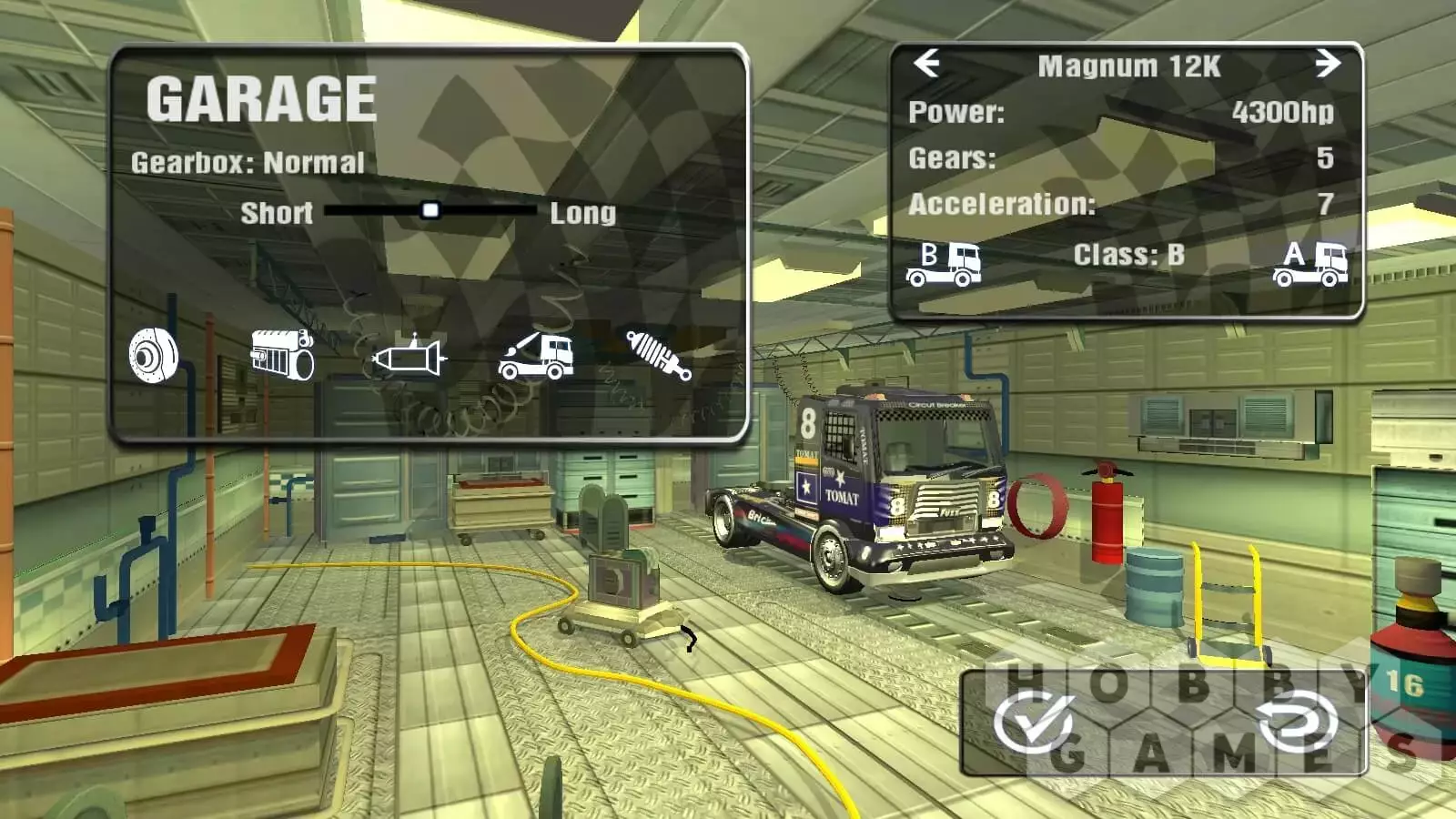
Task: Select the brake disc tuning icon
Action: click(x=153, y=354)
